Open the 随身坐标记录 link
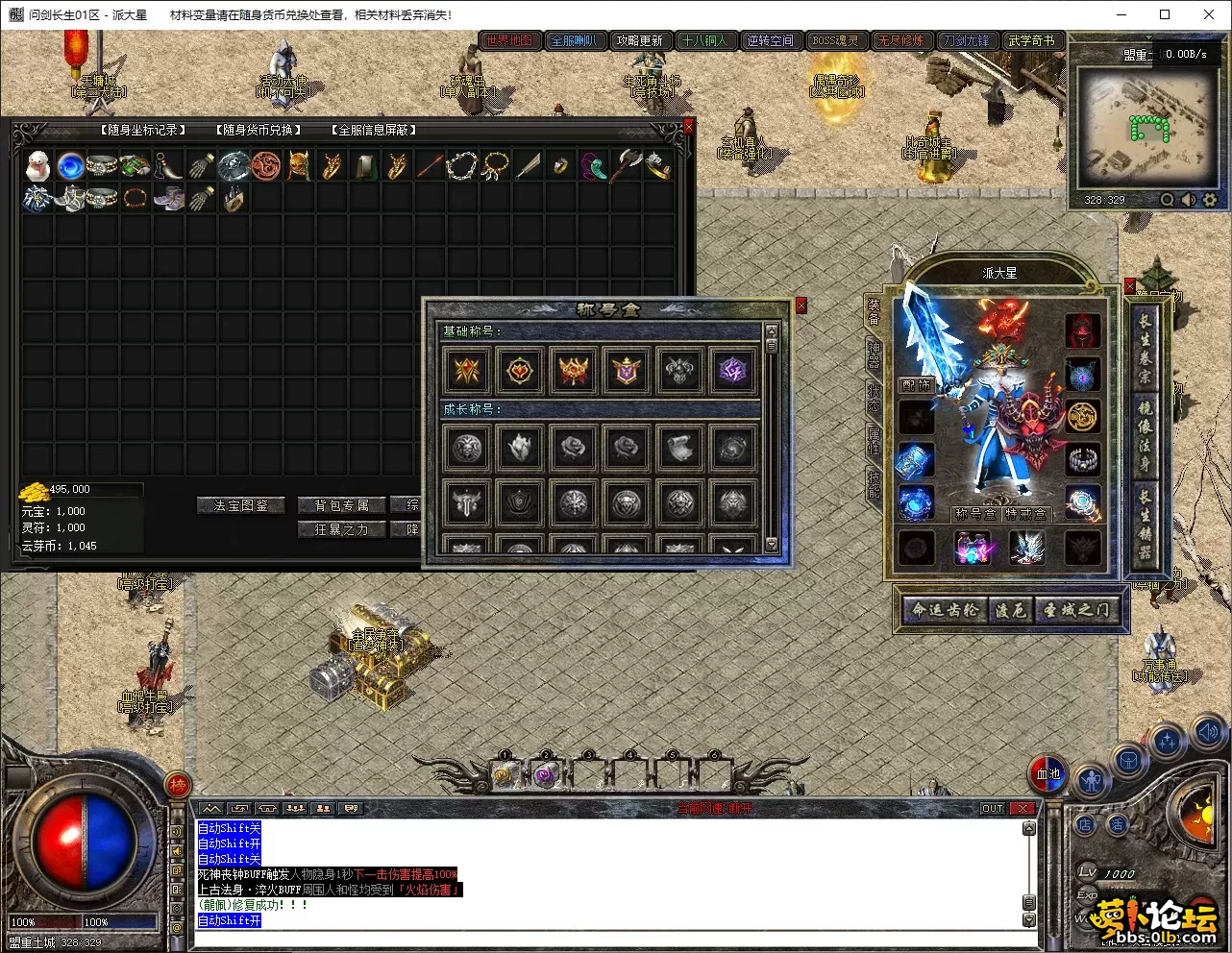1232x953 pixels. [x=142, y=130]
